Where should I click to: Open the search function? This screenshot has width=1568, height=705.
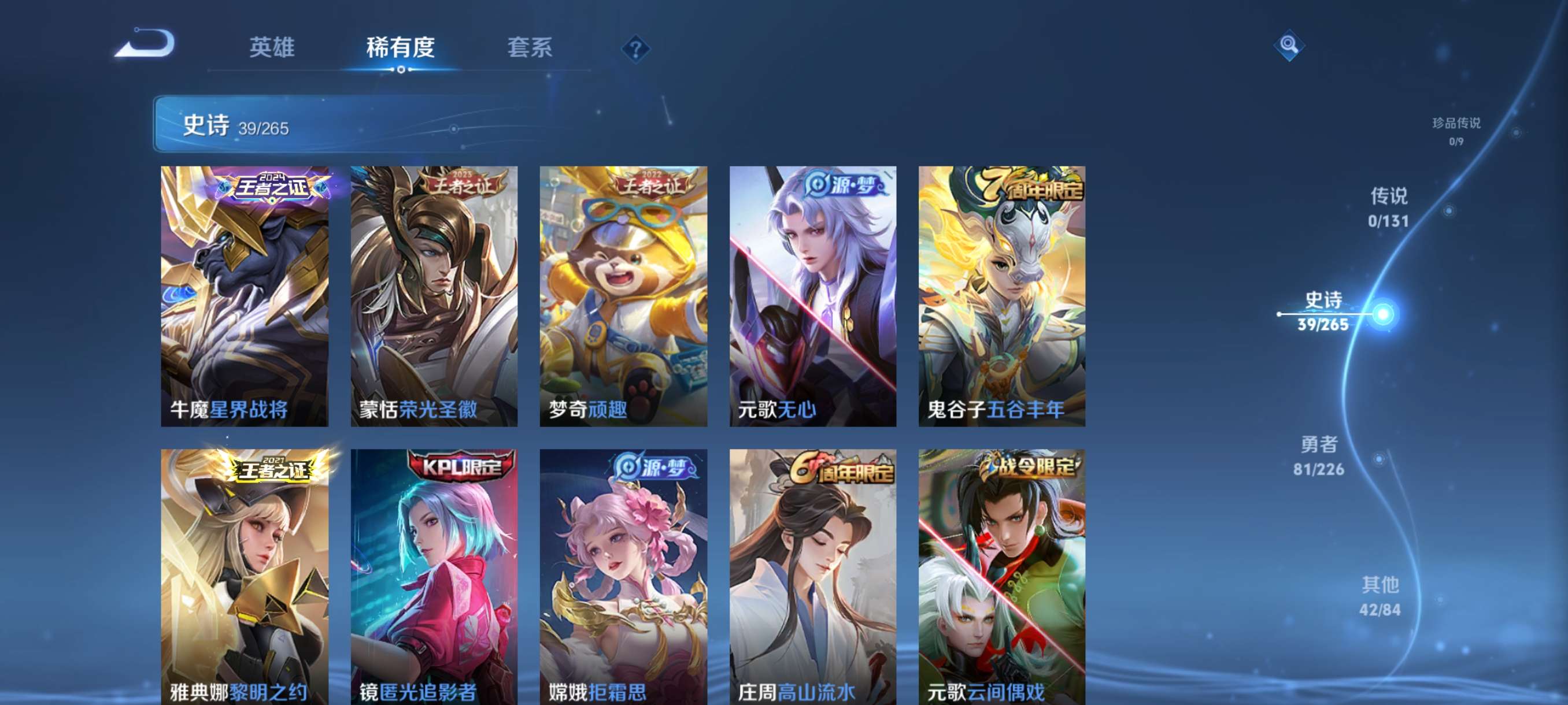1289,45
